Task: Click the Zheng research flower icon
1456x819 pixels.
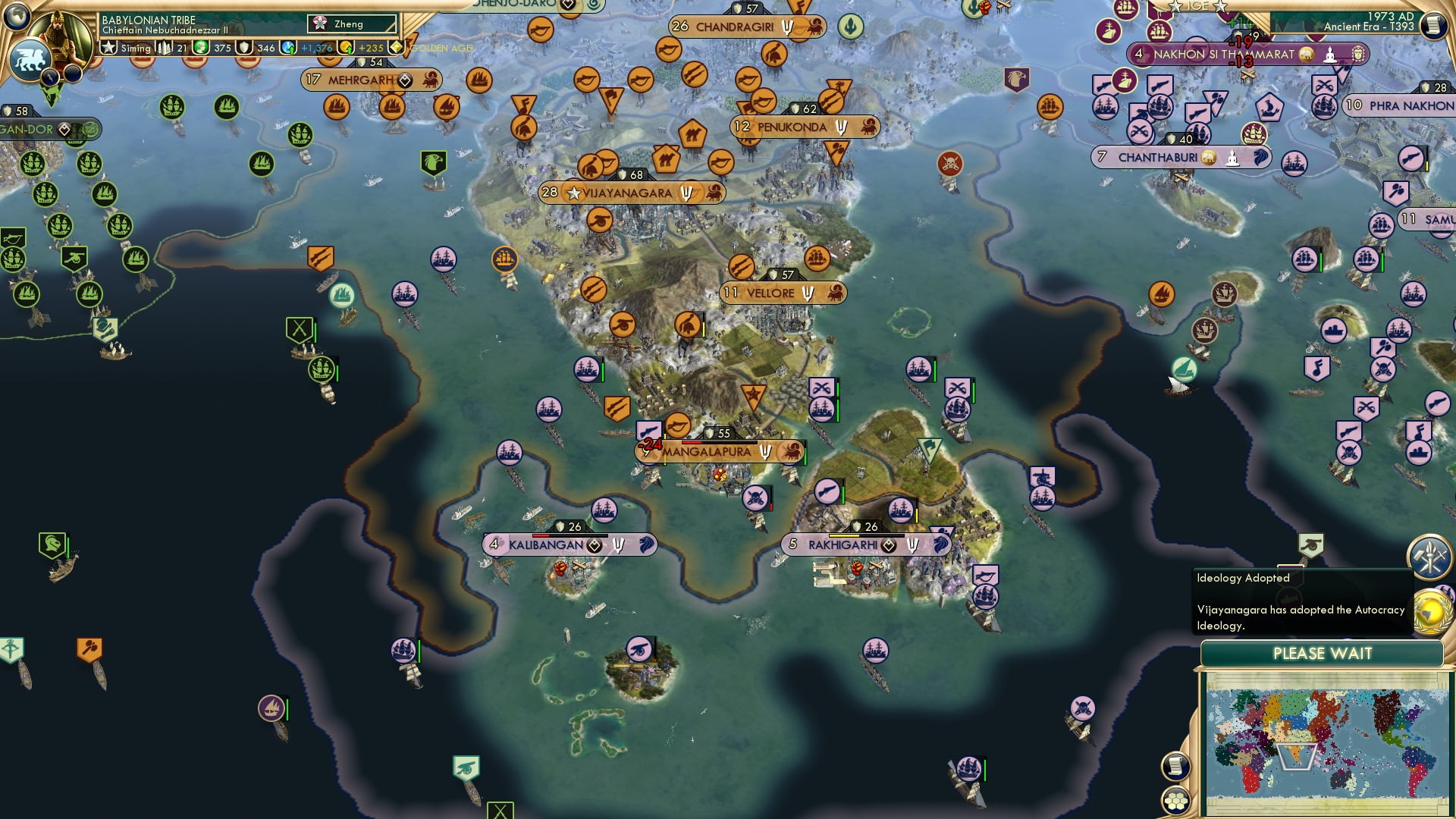Action: pos(319,24)
